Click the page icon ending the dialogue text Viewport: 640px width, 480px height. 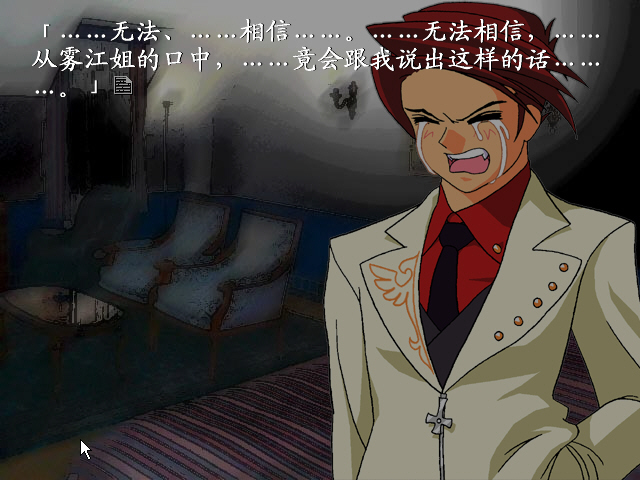123,86
